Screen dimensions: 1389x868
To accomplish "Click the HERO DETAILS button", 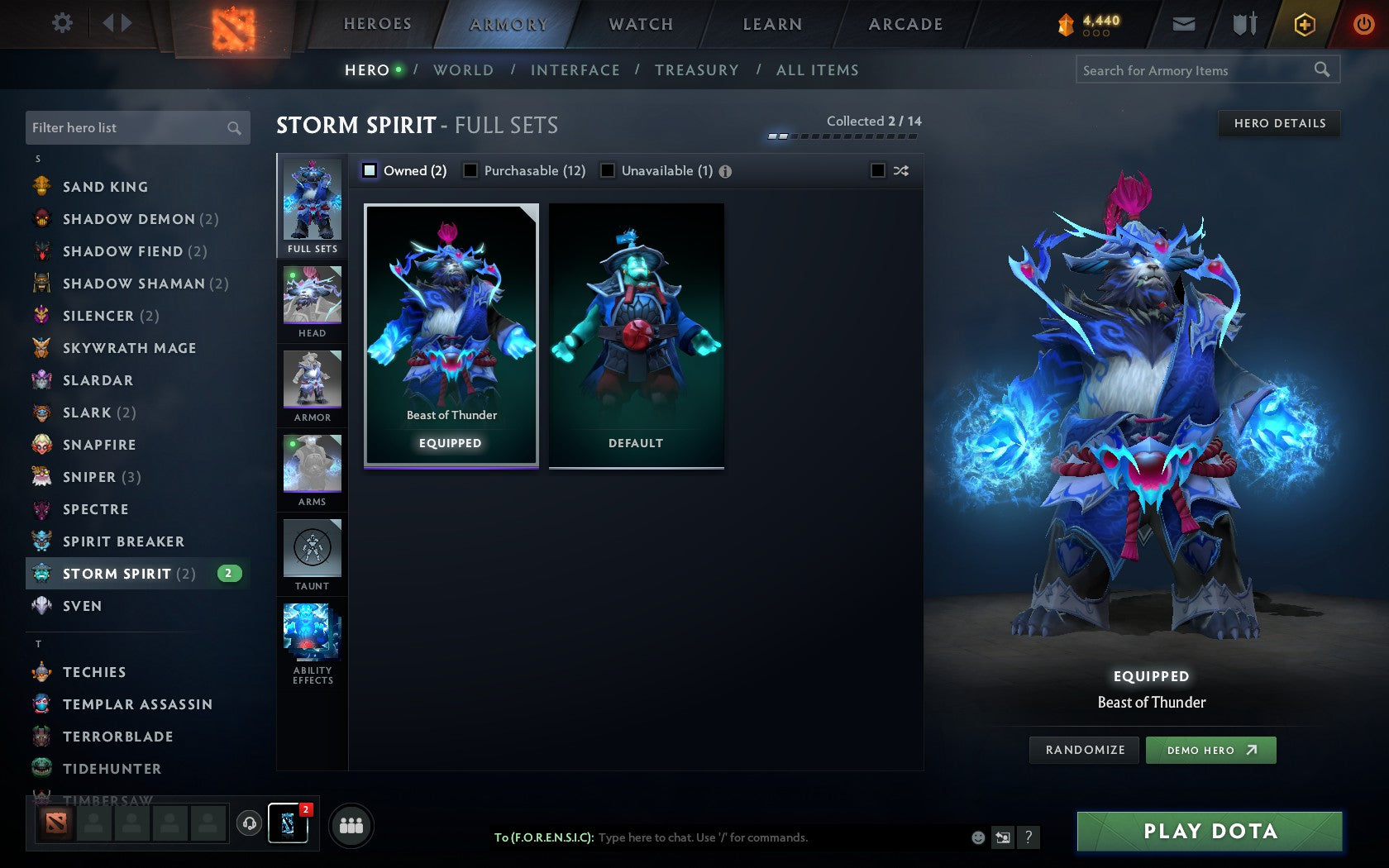I will click(1279, 124).
